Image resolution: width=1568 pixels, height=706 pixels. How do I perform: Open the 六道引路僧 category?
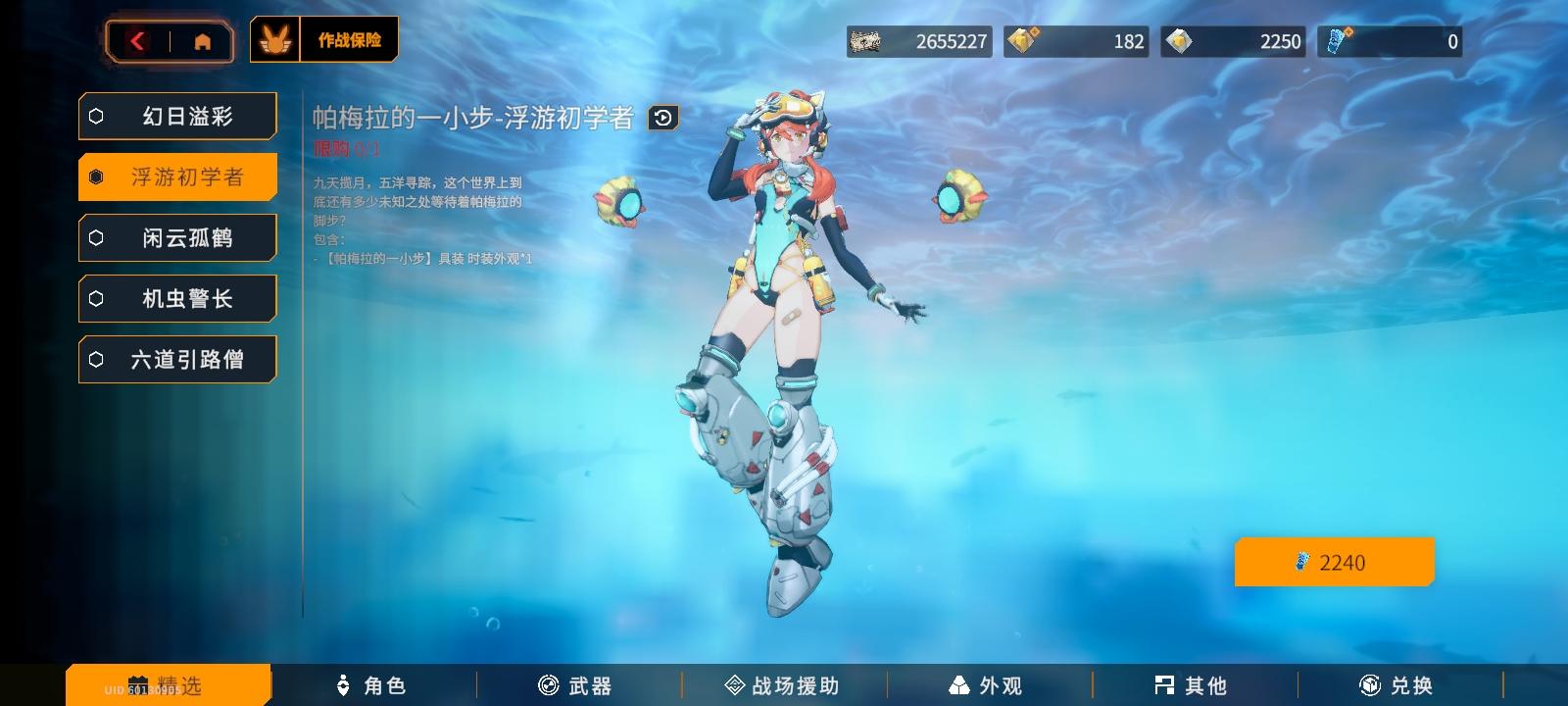pos(176,359)
